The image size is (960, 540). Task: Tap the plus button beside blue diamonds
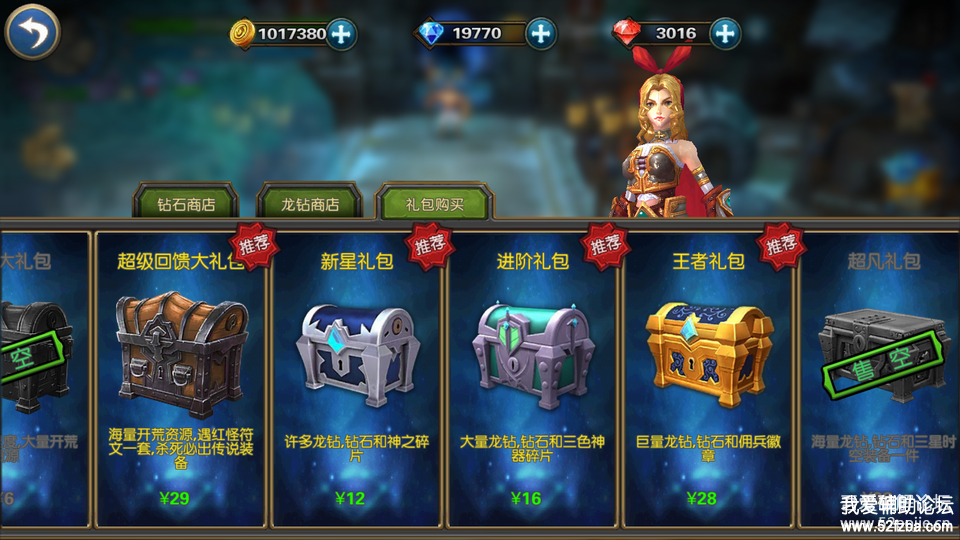[541, 33]
